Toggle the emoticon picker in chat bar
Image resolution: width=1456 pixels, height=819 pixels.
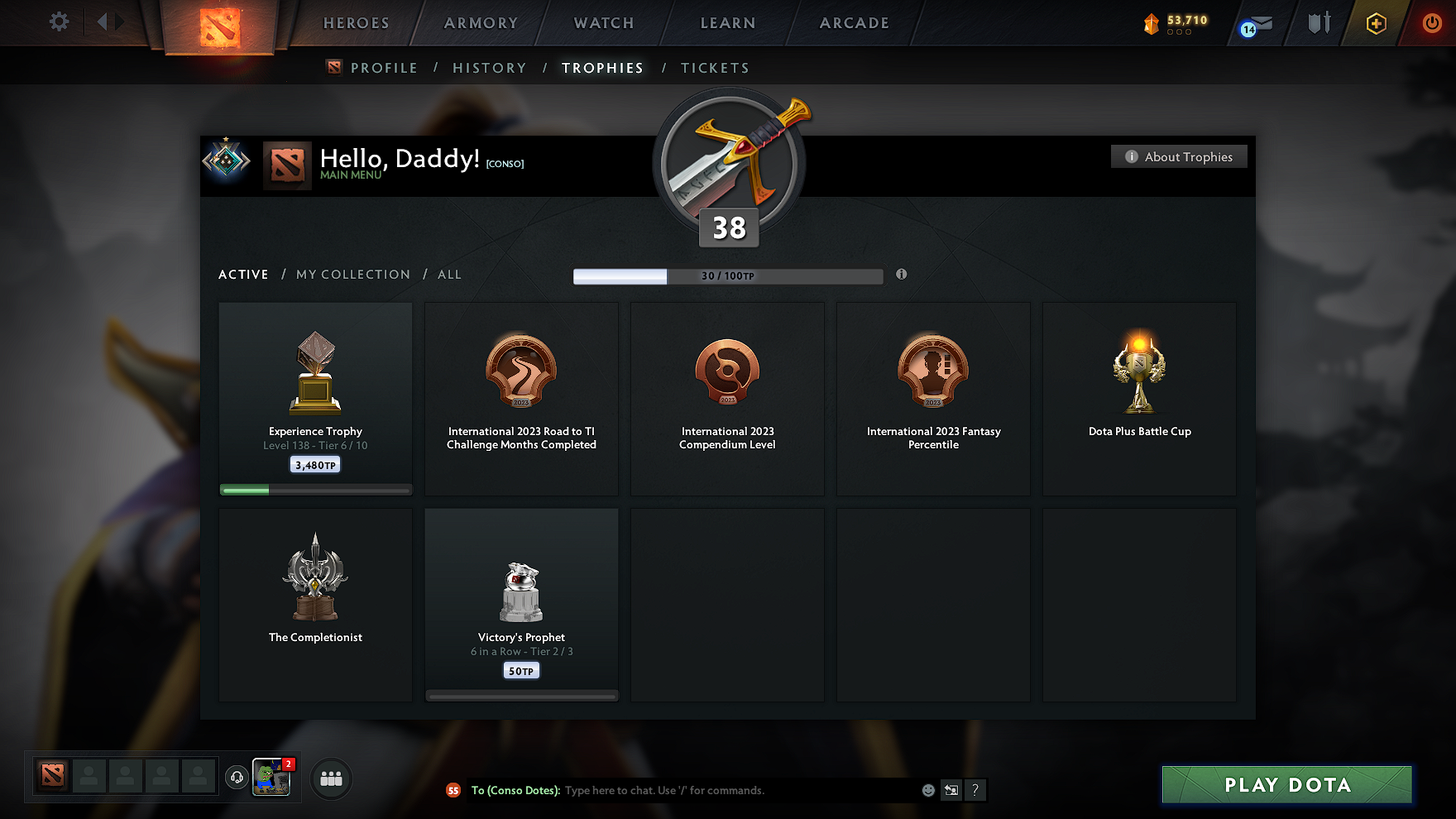tap(927, 790)
